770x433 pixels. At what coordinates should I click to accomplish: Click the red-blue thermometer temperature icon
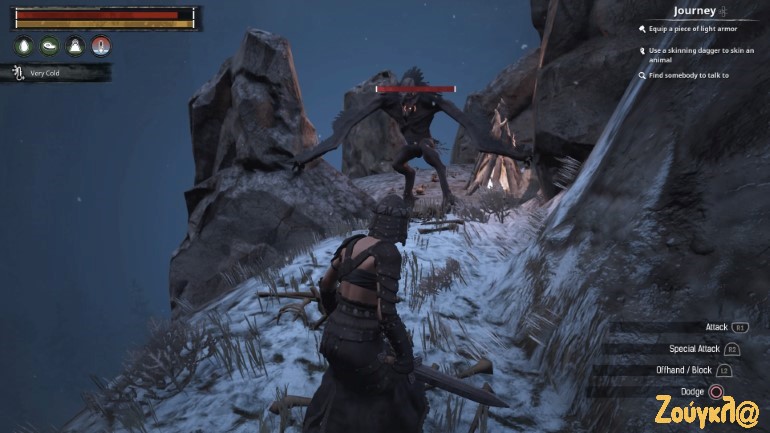101,45
